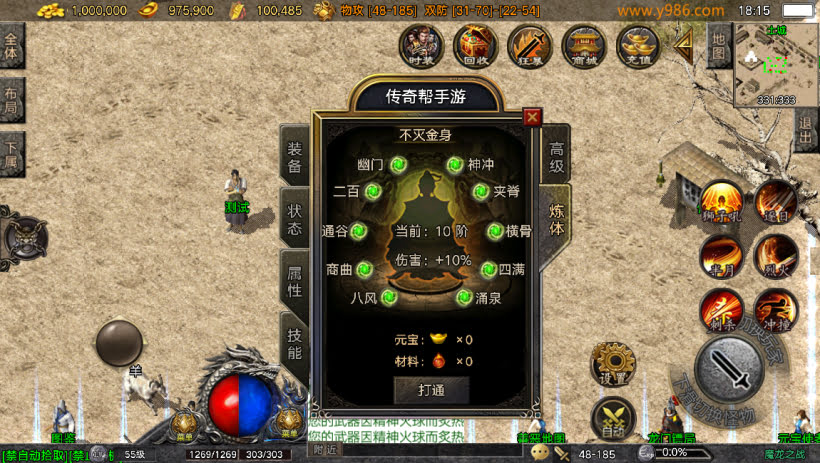The width and height of the screenshot is (820, 463).
Task: Activate the 狂暴 rage icon
Action: click(x=529, y=45)
